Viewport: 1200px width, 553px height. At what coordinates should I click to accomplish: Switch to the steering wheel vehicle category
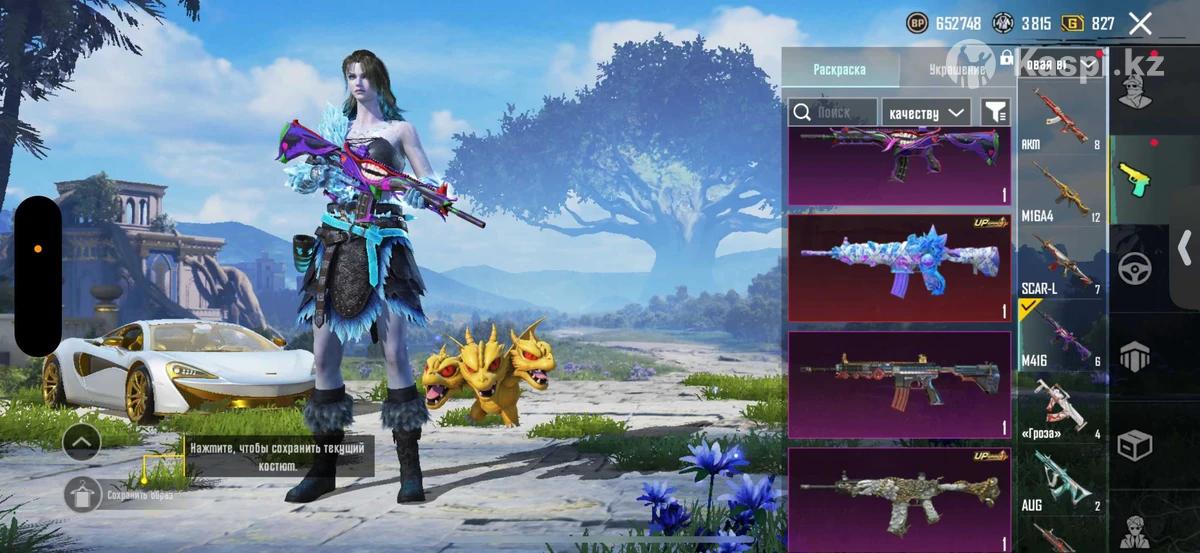pyautogui.click(x=1135, y=268)
